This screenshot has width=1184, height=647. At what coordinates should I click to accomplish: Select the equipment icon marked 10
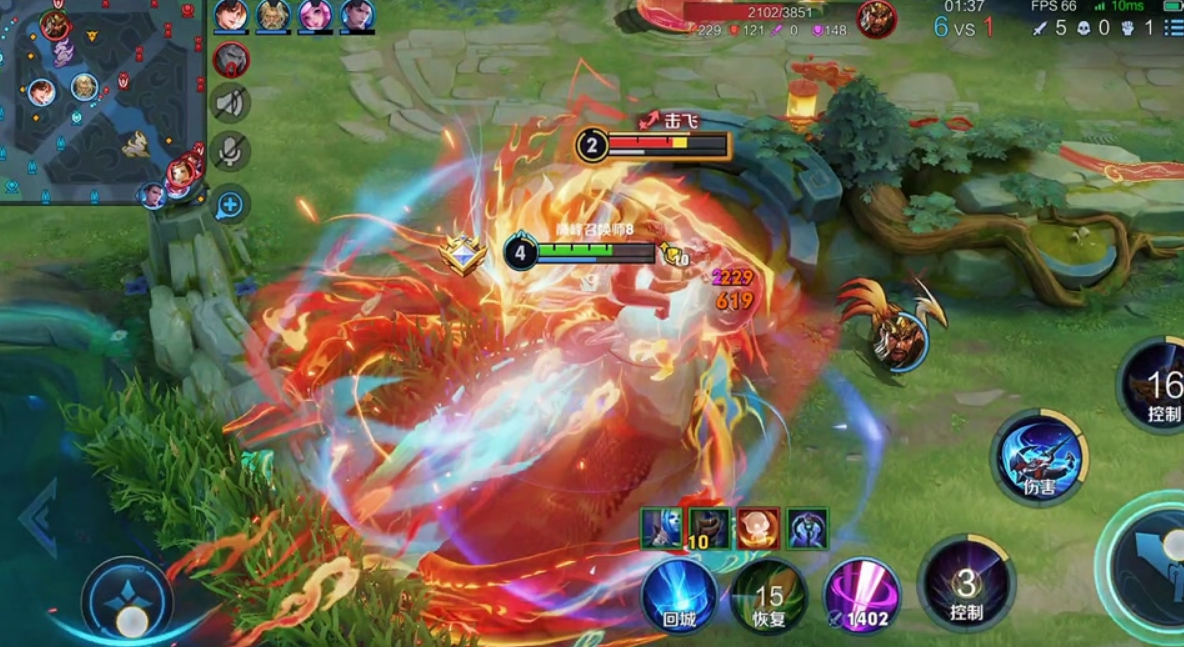point(709,529)
